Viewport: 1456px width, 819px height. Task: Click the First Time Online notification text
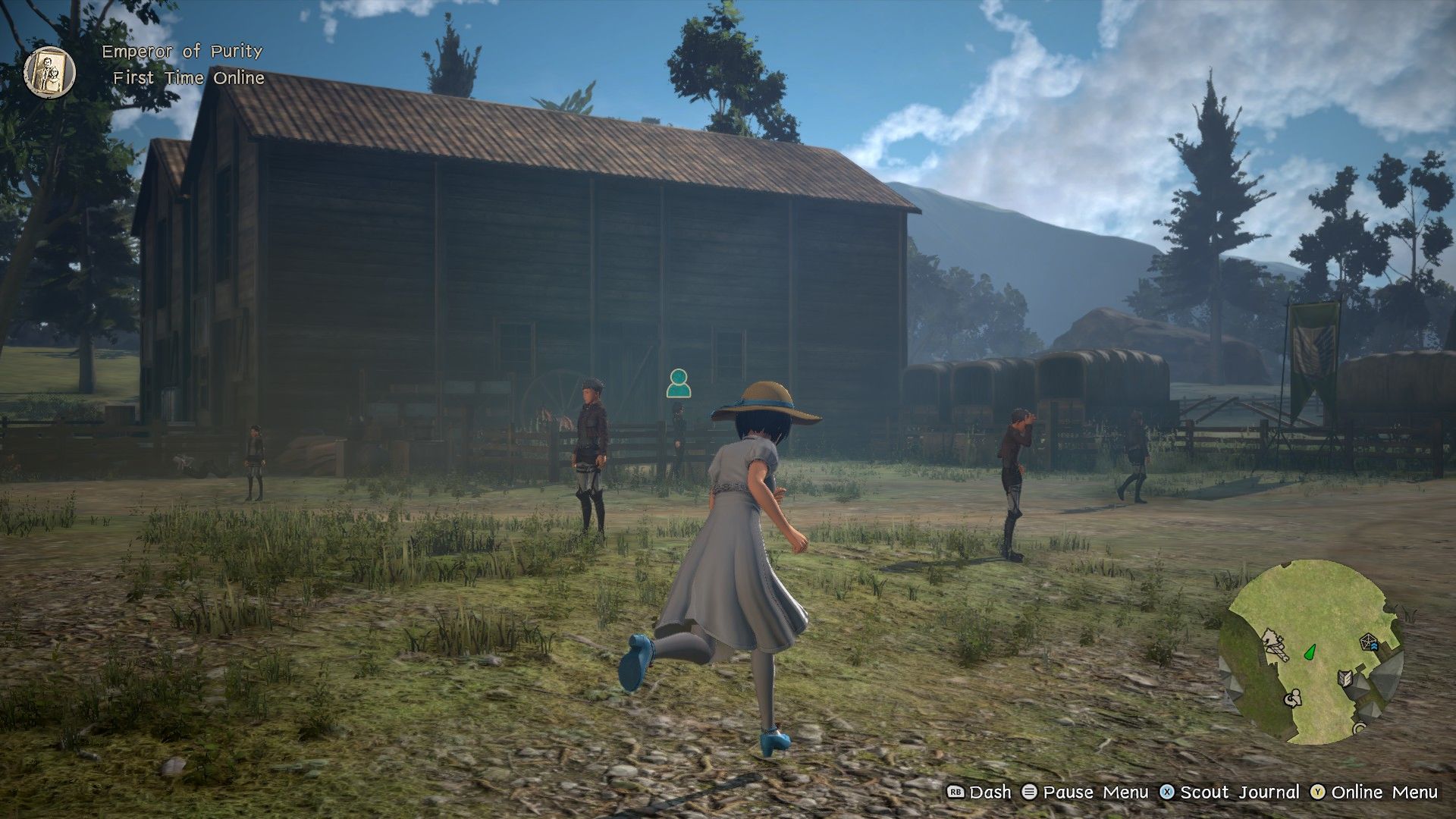tap(189, 77)
